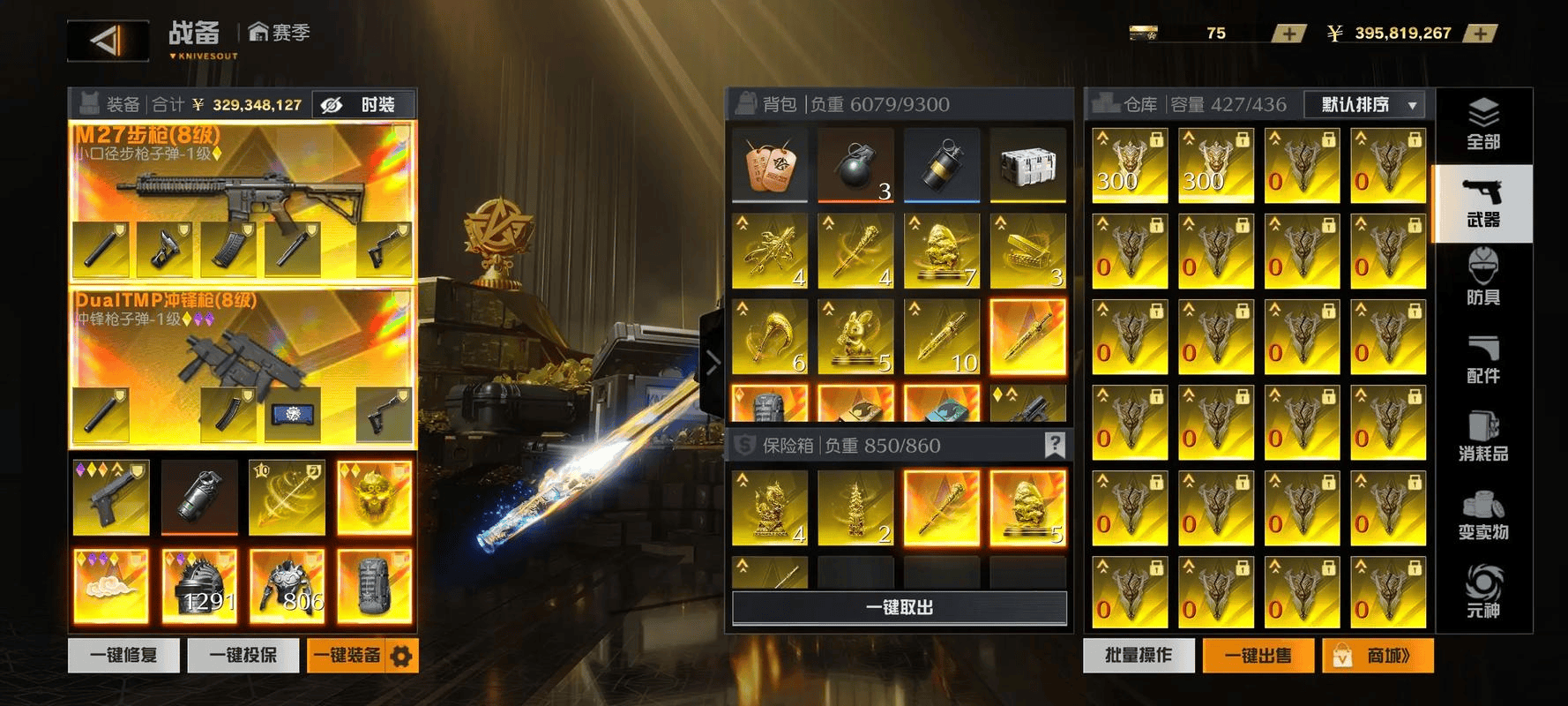Add more cash with the plus button
Image resolution: width=1568 pixels, height=706 pixels.
coord(1480,34)
